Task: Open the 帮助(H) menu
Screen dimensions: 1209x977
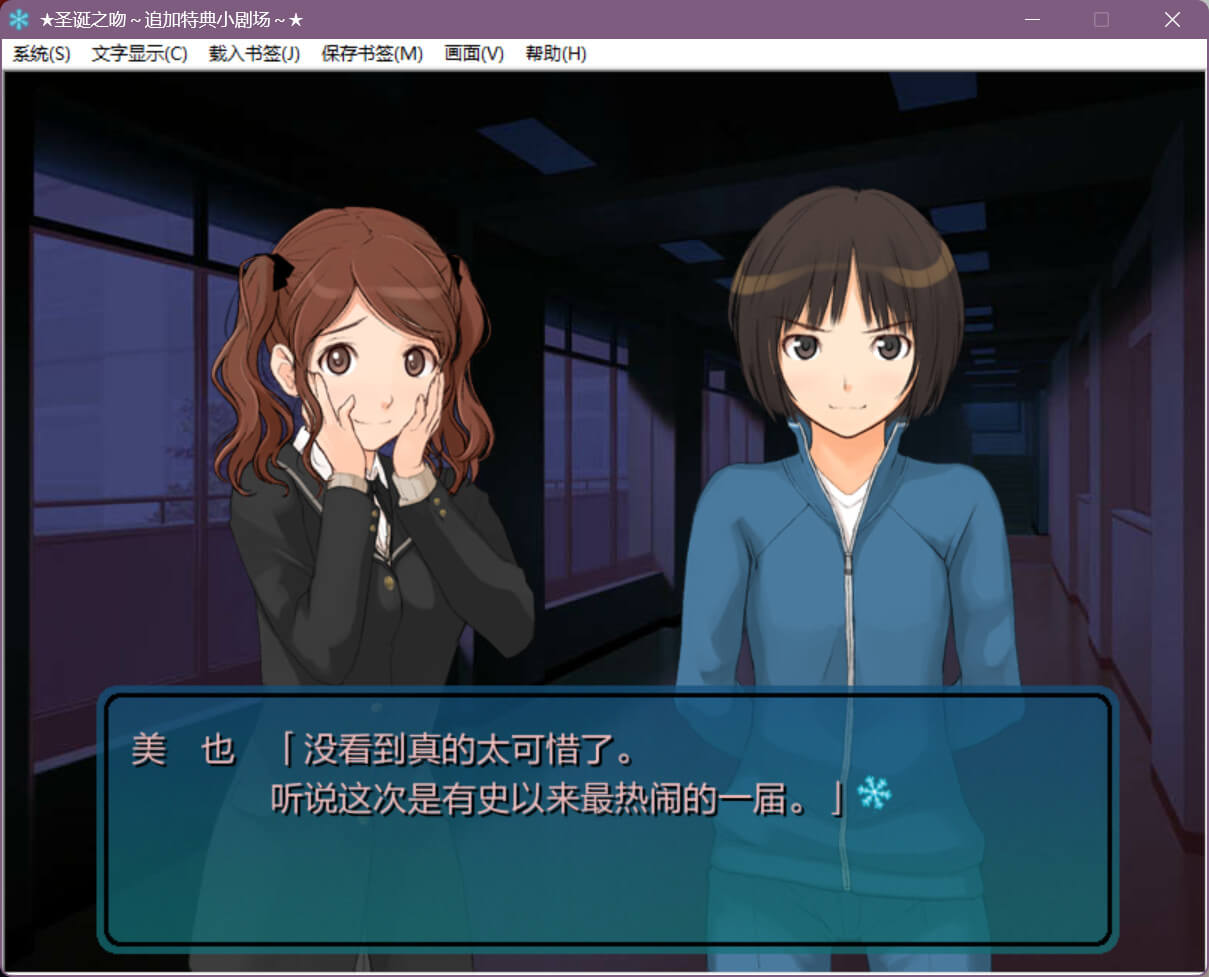Action: pyautogui.click(x=556, y=54)
